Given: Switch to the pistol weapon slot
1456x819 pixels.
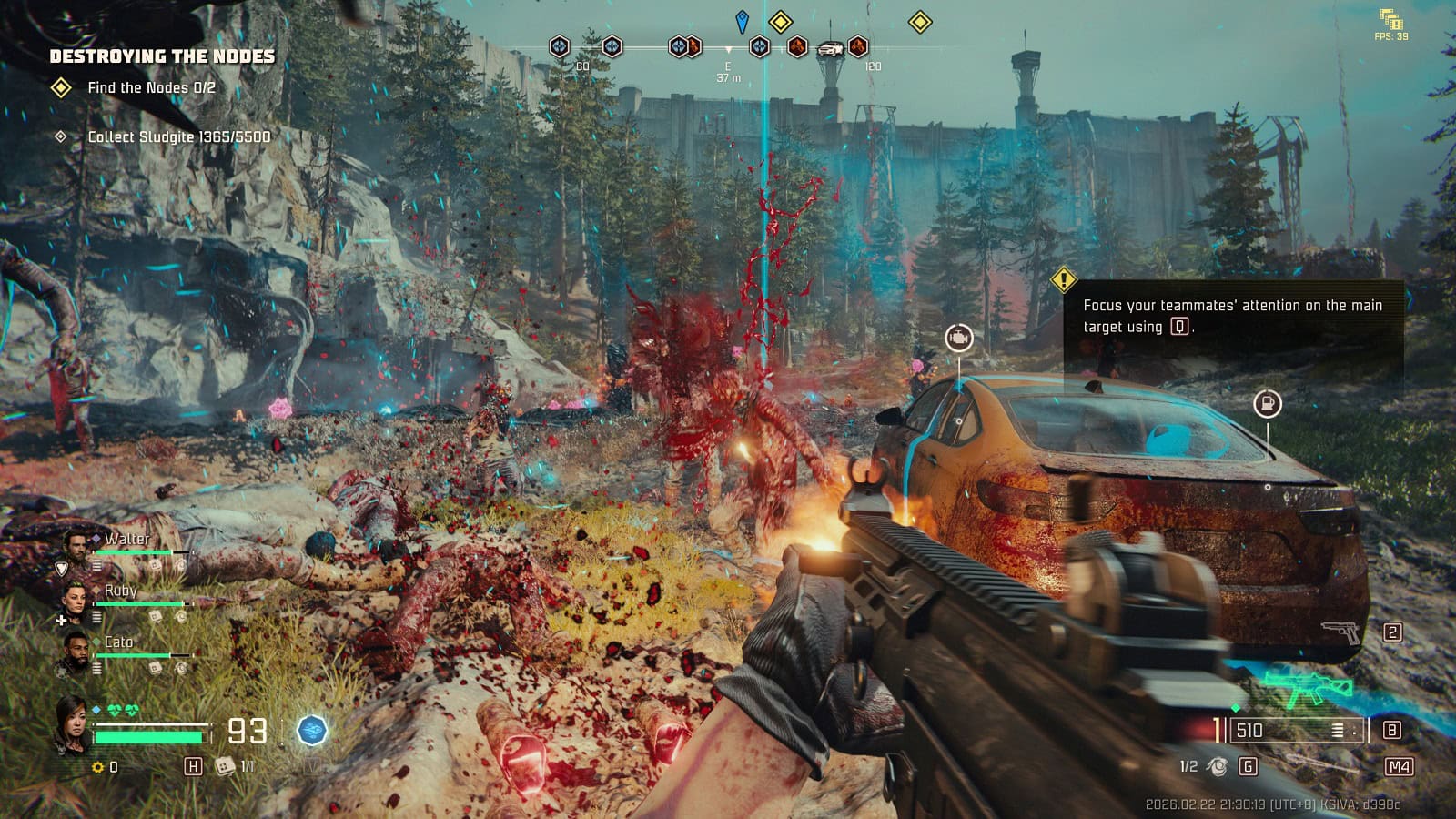Looking at the screenshot, I should click(x=1340, y=631).
